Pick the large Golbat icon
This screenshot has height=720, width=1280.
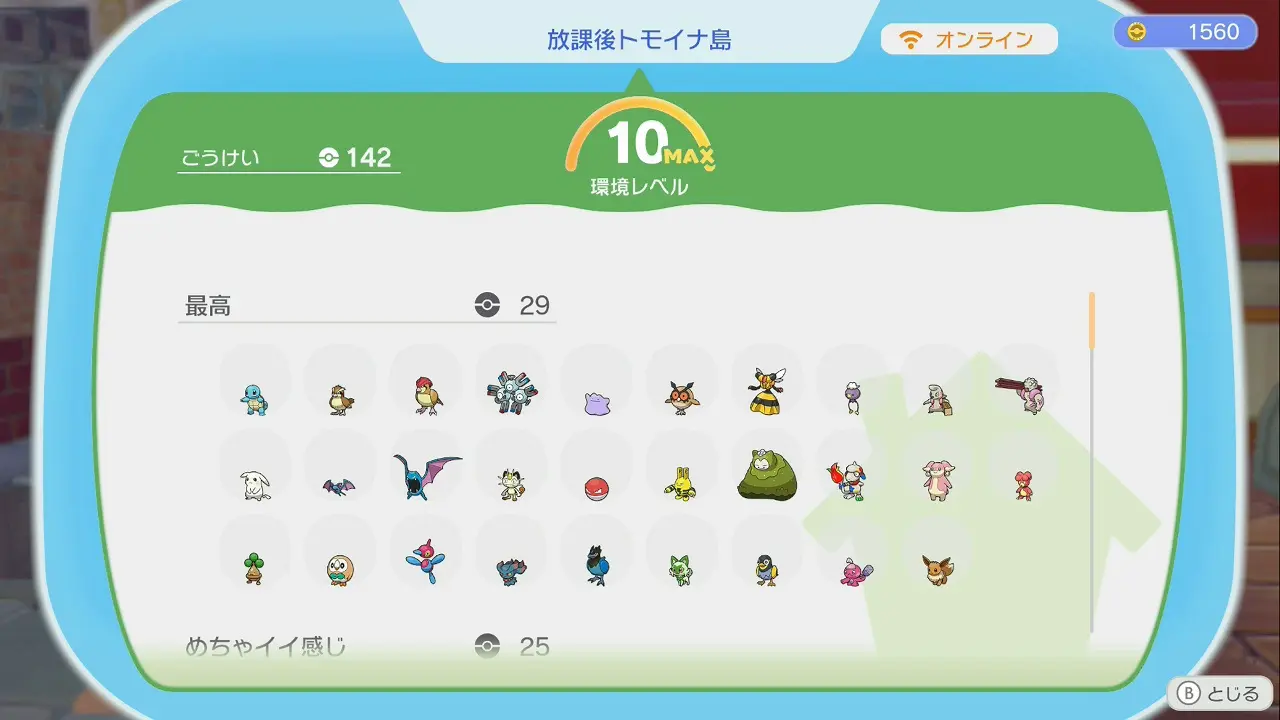coord(426,477)
